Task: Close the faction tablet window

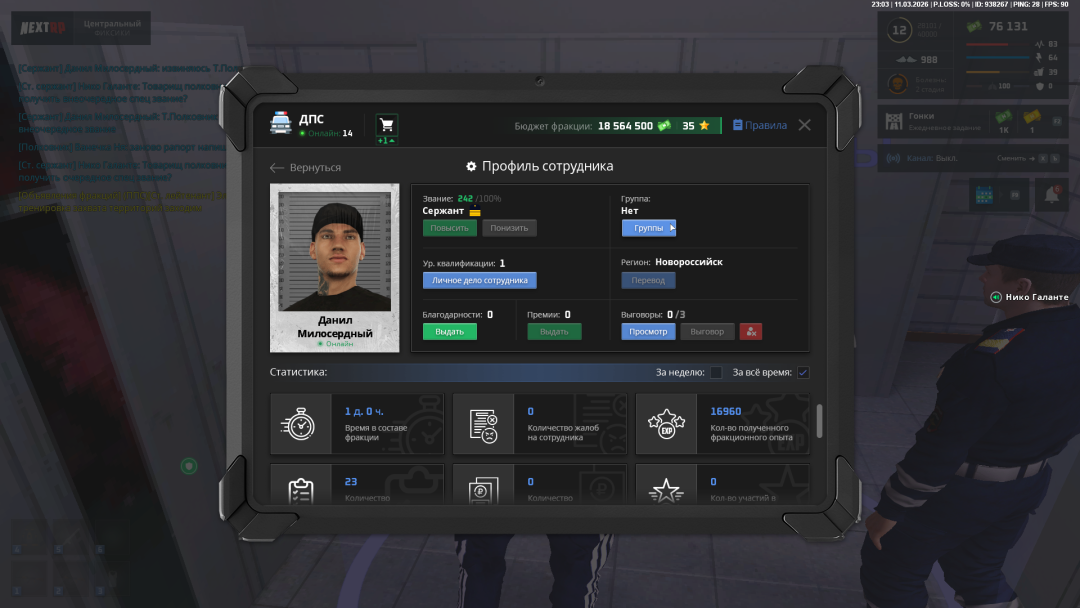Action: [804, 125]
